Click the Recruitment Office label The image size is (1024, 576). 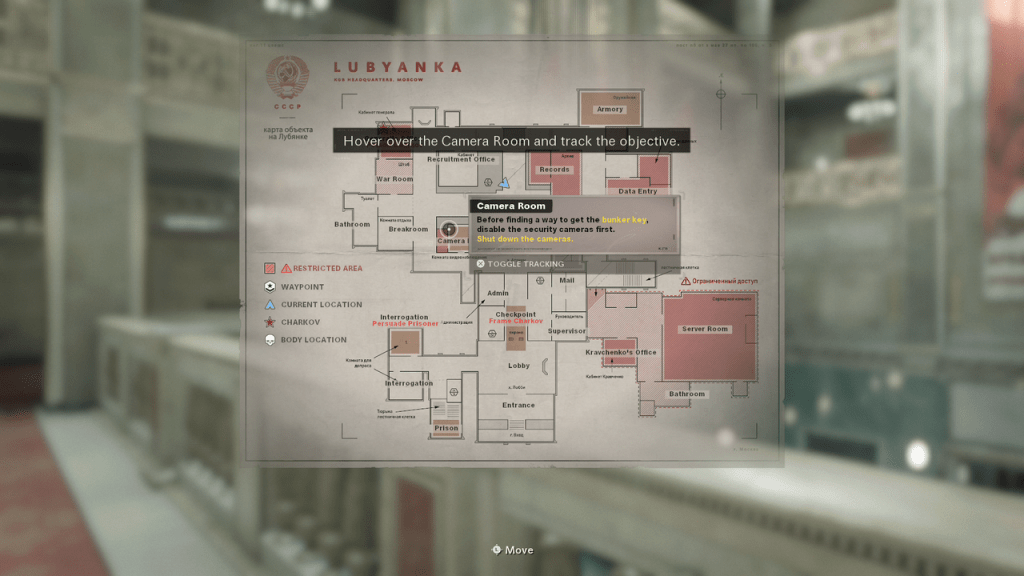click(x=462, y=160)
